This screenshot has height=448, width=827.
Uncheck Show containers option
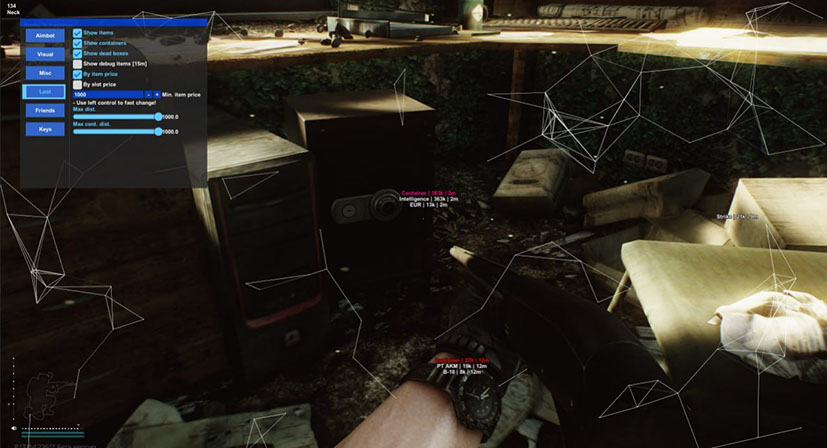coord(78,43)
